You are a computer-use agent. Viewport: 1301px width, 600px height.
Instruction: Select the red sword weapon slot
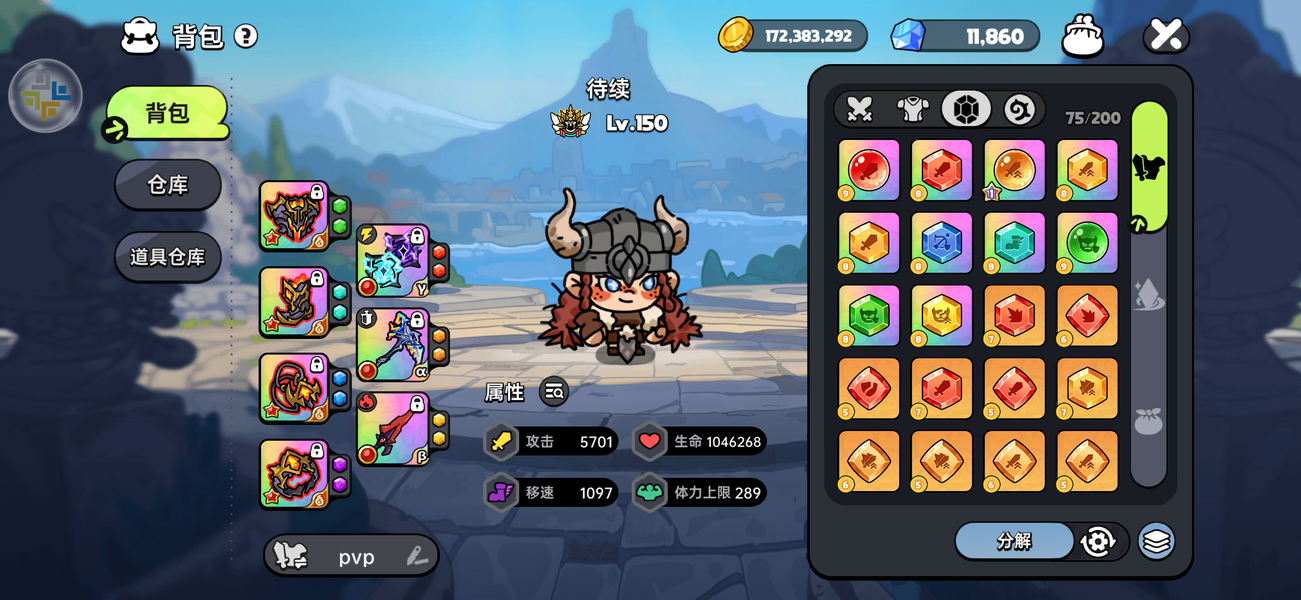[x=392, y=429]
